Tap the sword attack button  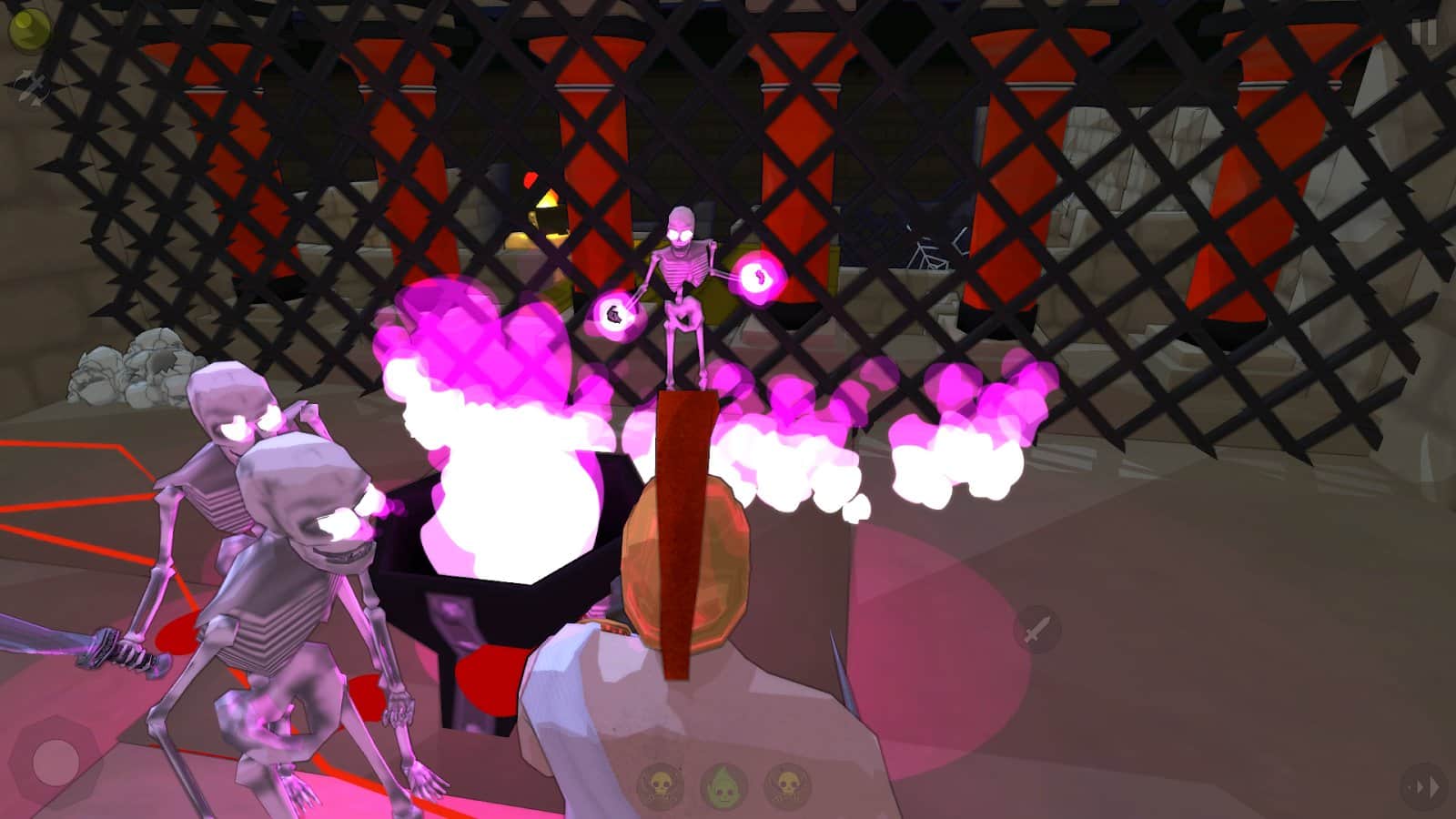(1037, 629)
